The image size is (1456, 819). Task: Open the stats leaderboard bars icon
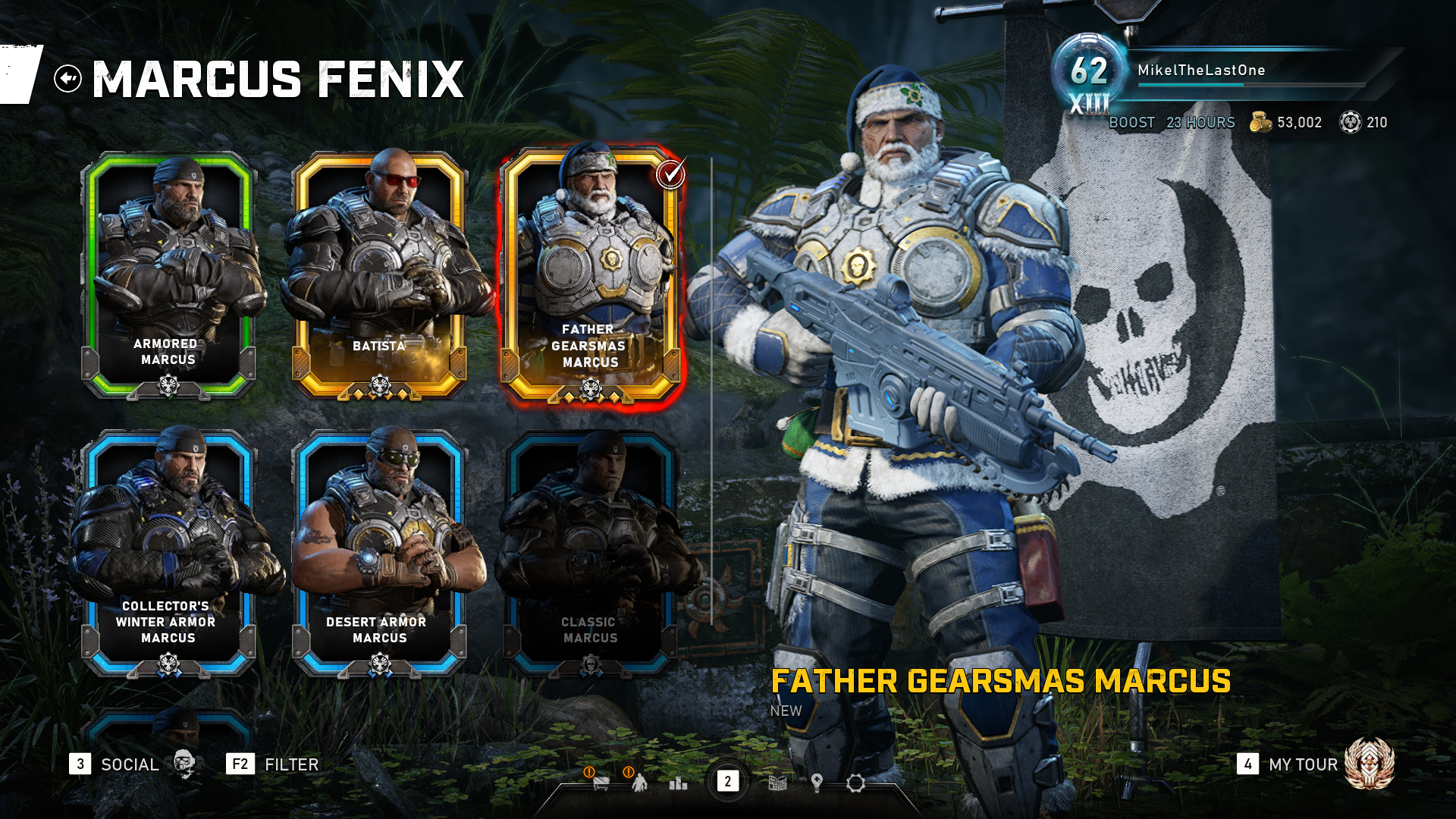[678, 783]
